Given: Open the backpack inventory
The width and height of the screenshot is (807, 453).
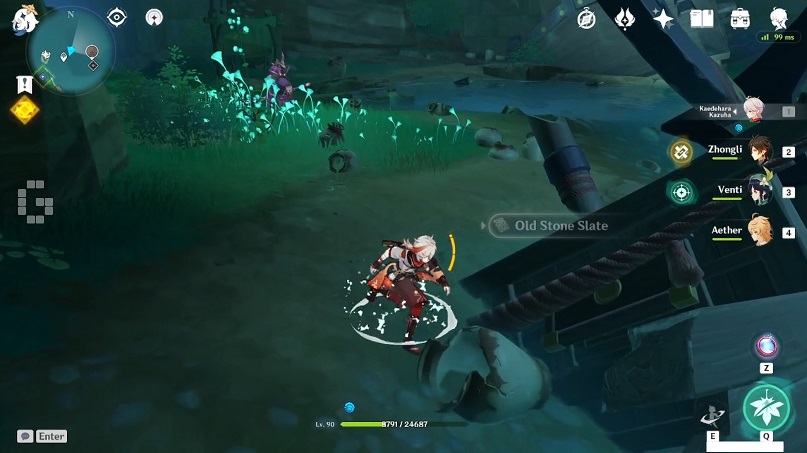Looking at the screenshot, I should (740, 18).
